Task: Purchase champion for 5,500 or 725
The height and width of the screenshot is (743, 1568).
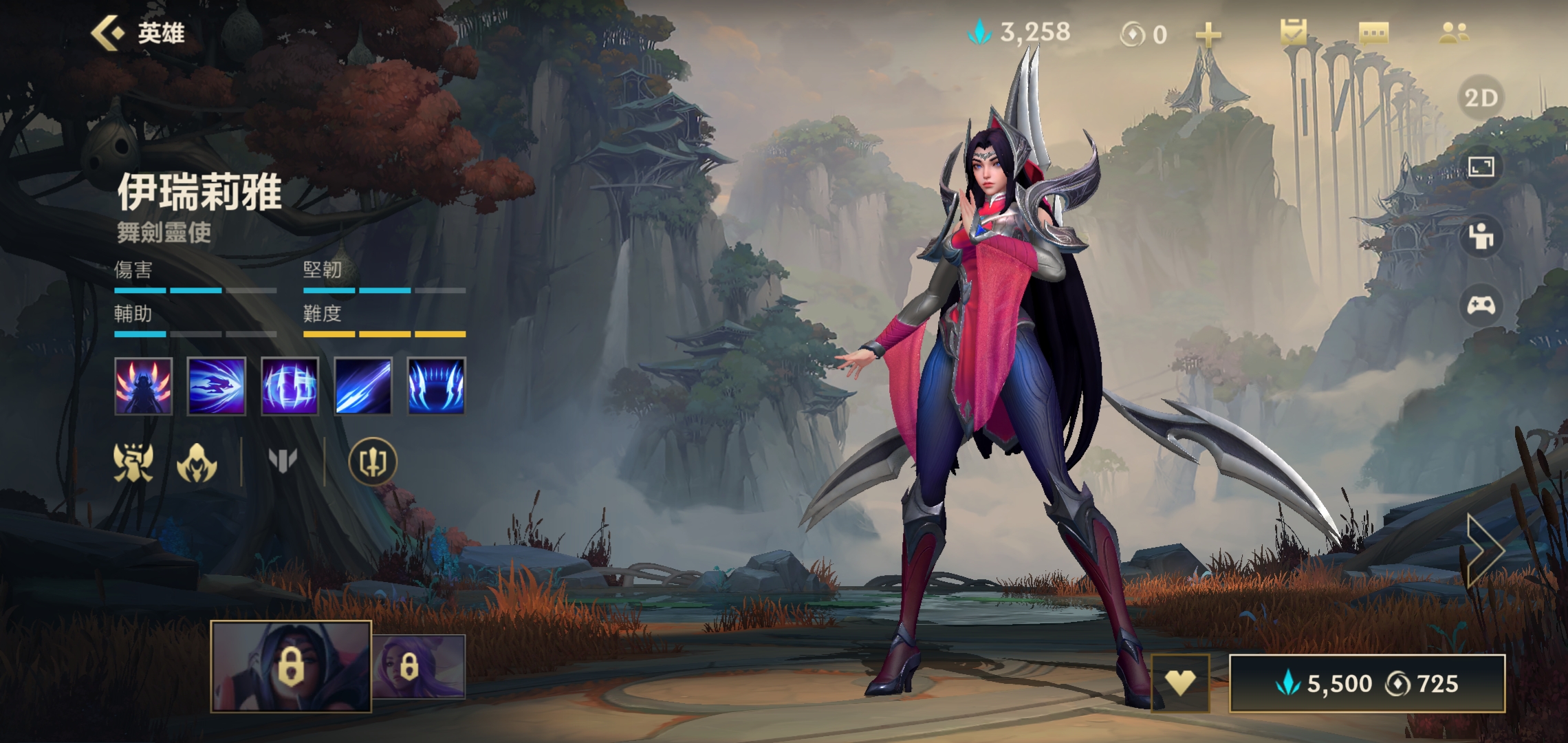Action: pyautogui.click(x=1366, y=683)
